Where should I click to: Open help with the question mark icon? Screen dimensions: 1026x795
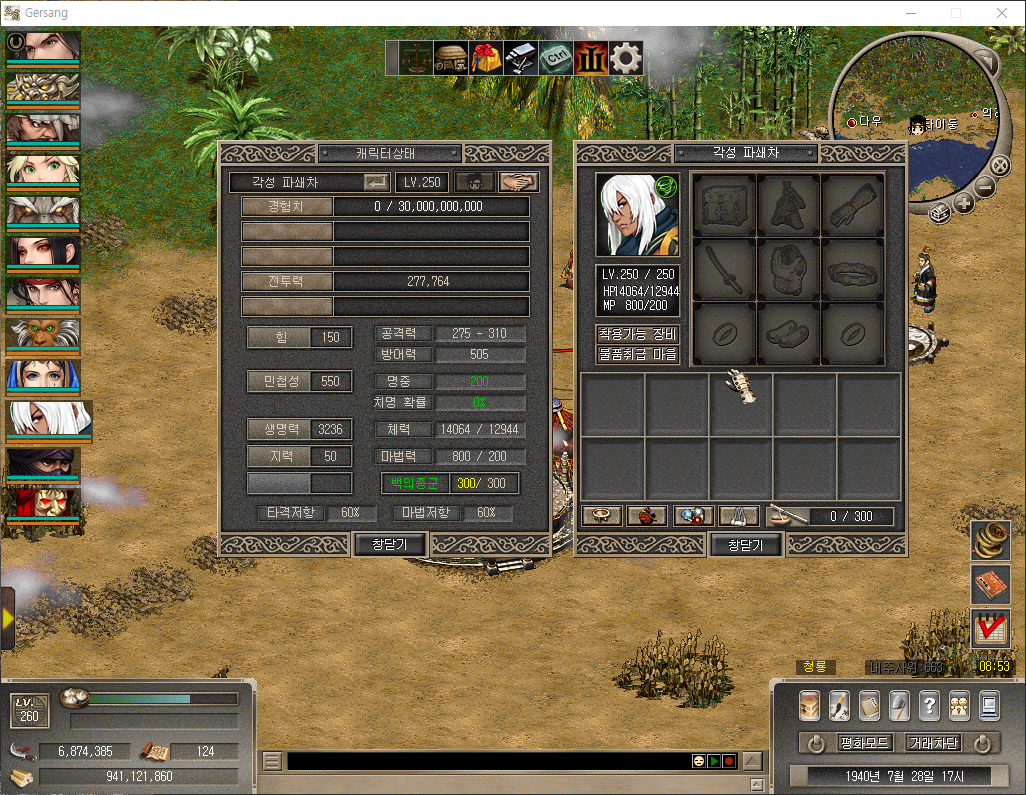[x=929, y=705]
